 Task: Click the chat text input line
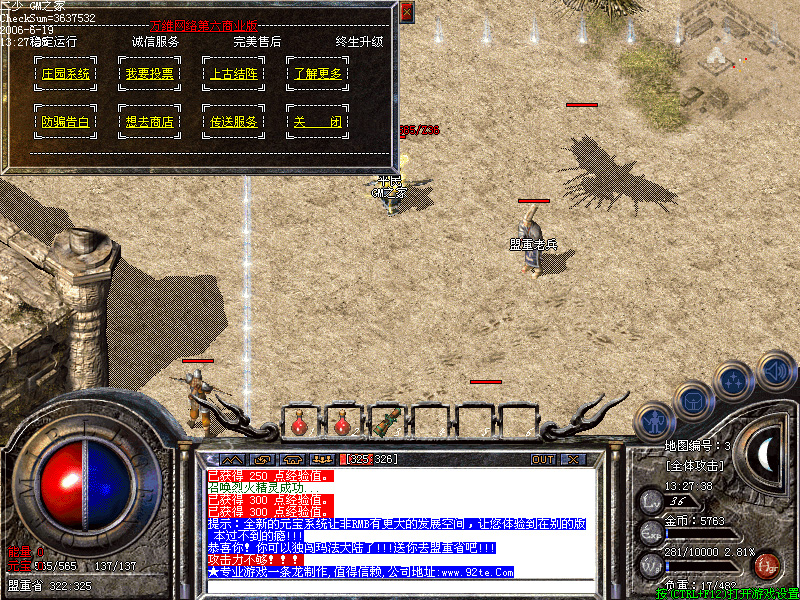click(400, 586)
